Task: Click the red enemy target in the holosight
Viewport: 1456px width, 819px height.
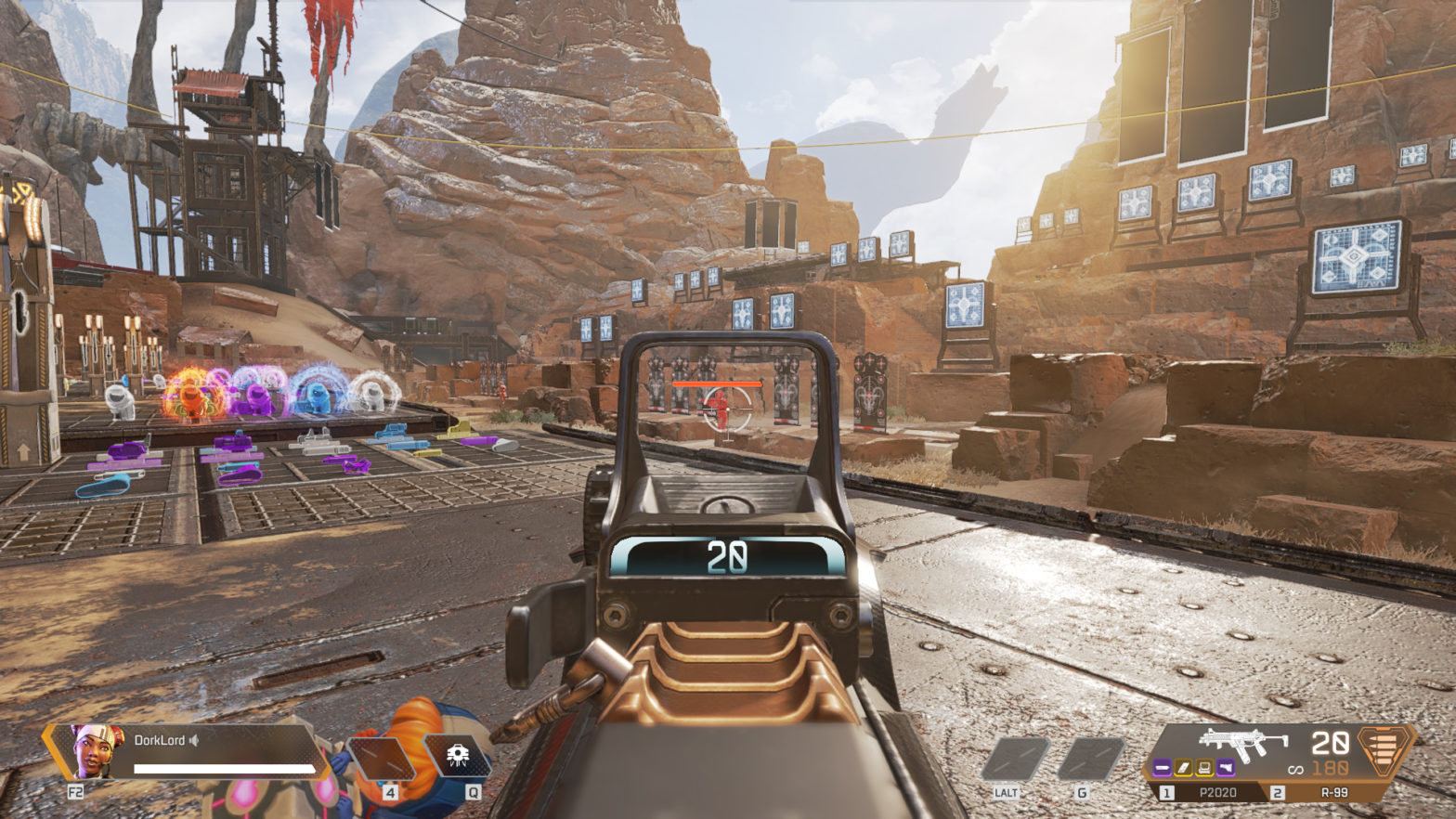Action: (719, 405)
